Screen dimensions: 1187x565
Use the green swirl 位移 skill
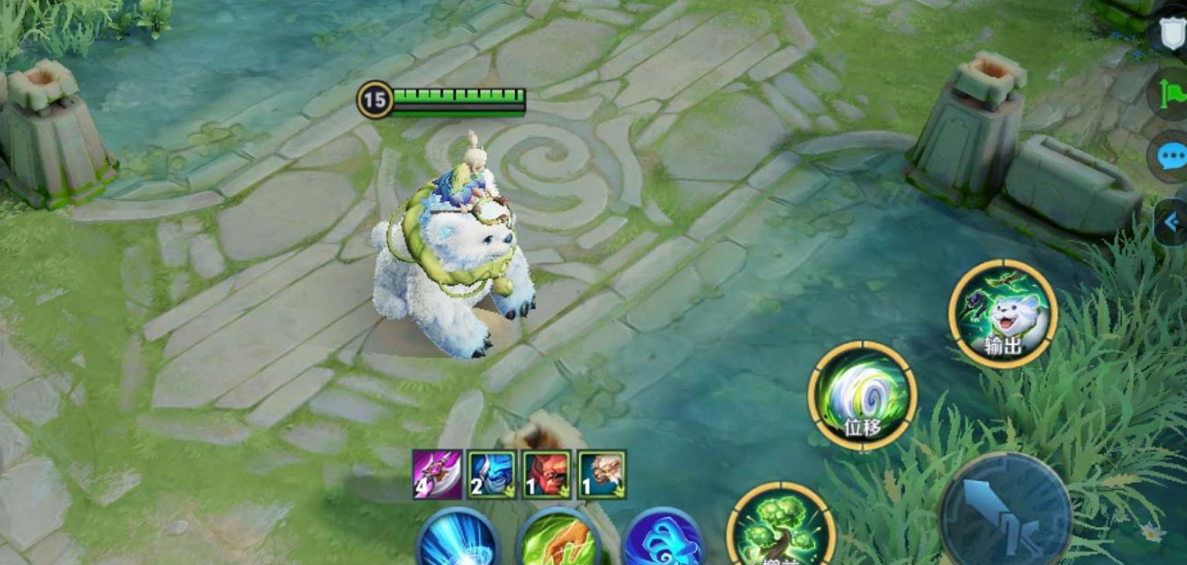tap(861, 394)
